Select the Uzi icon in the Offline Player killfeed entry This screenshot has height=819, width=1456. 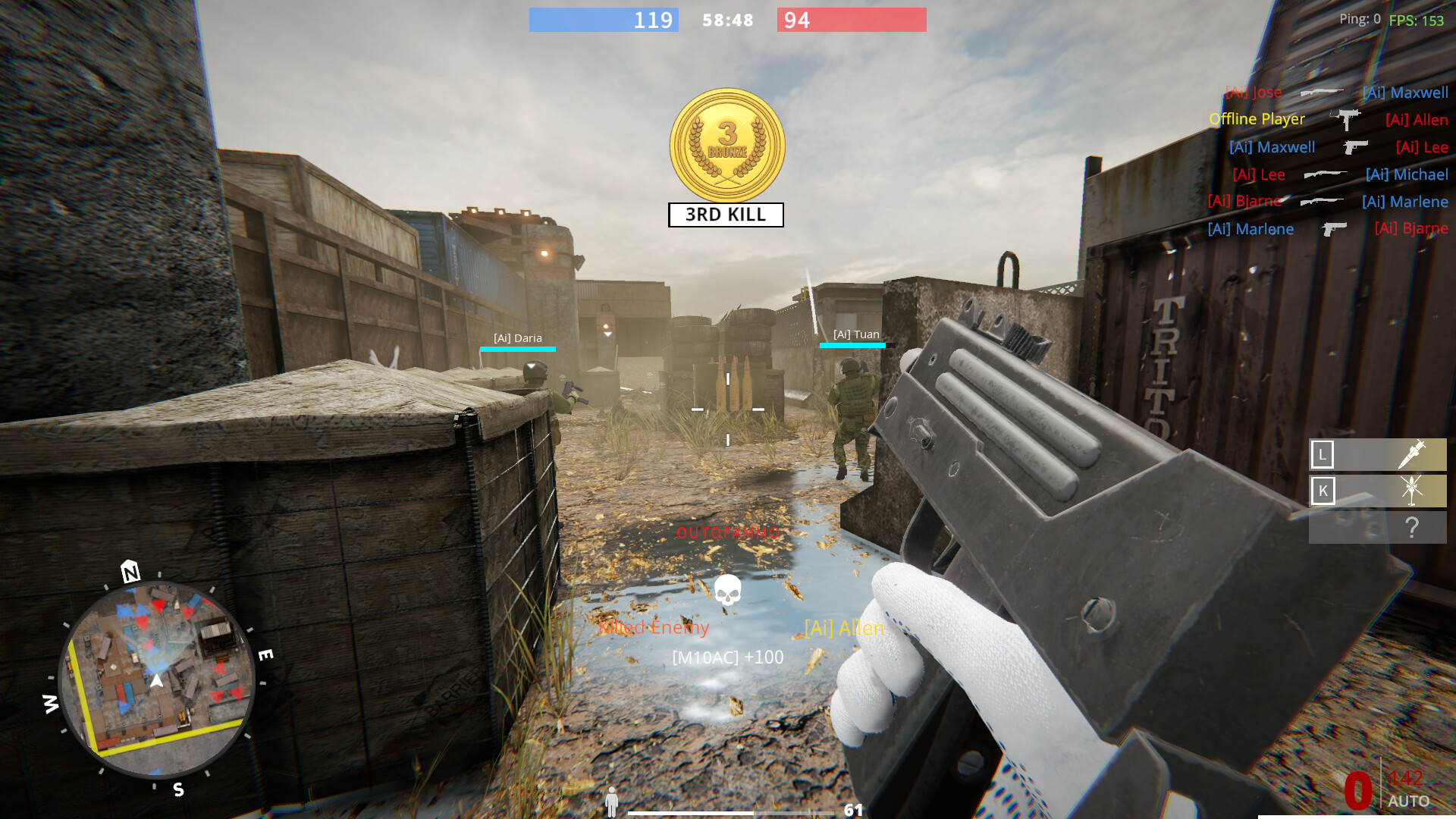[x=1345, y=119]
